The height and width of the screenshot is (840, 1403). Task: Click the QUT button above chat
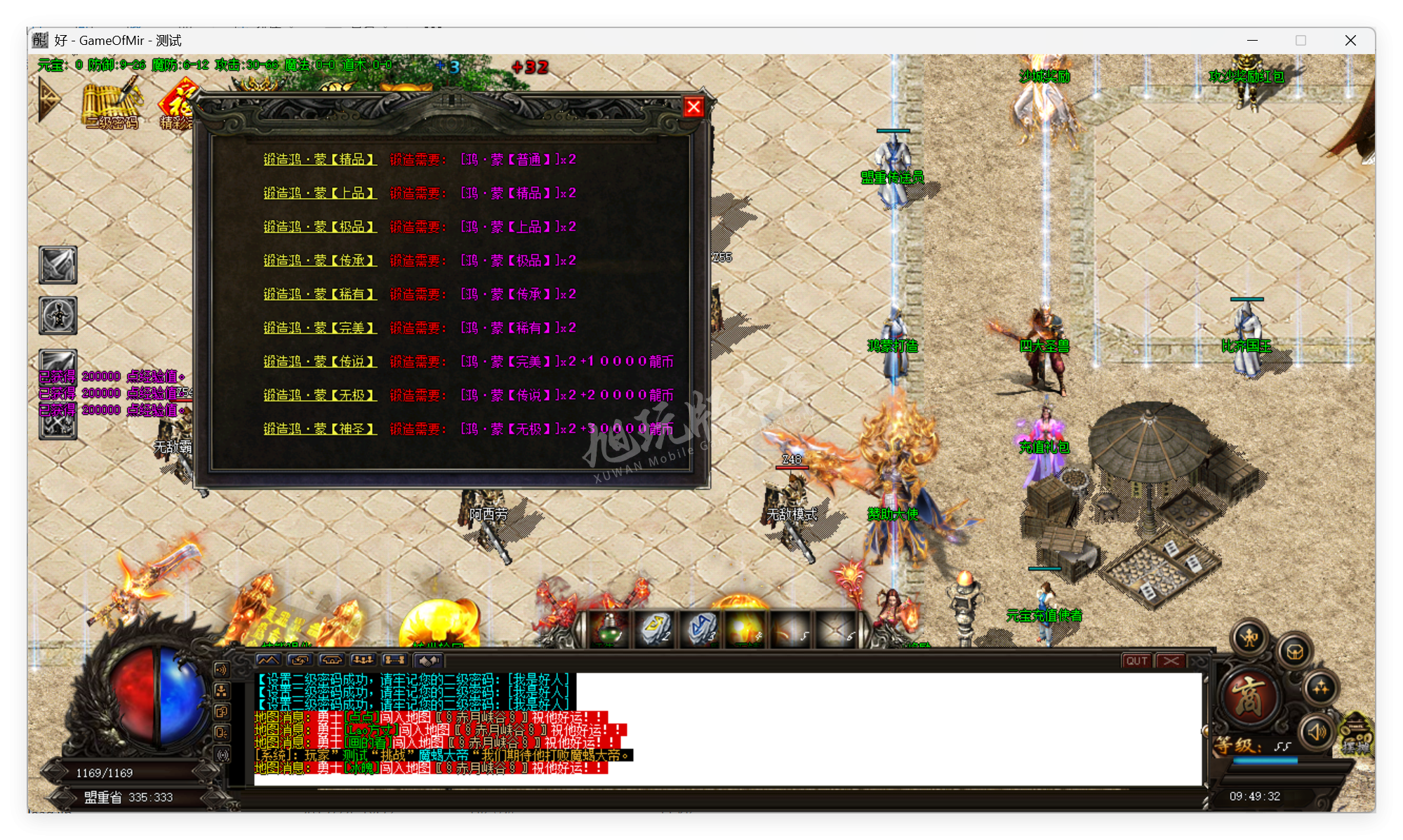[x=1136, y=661]
